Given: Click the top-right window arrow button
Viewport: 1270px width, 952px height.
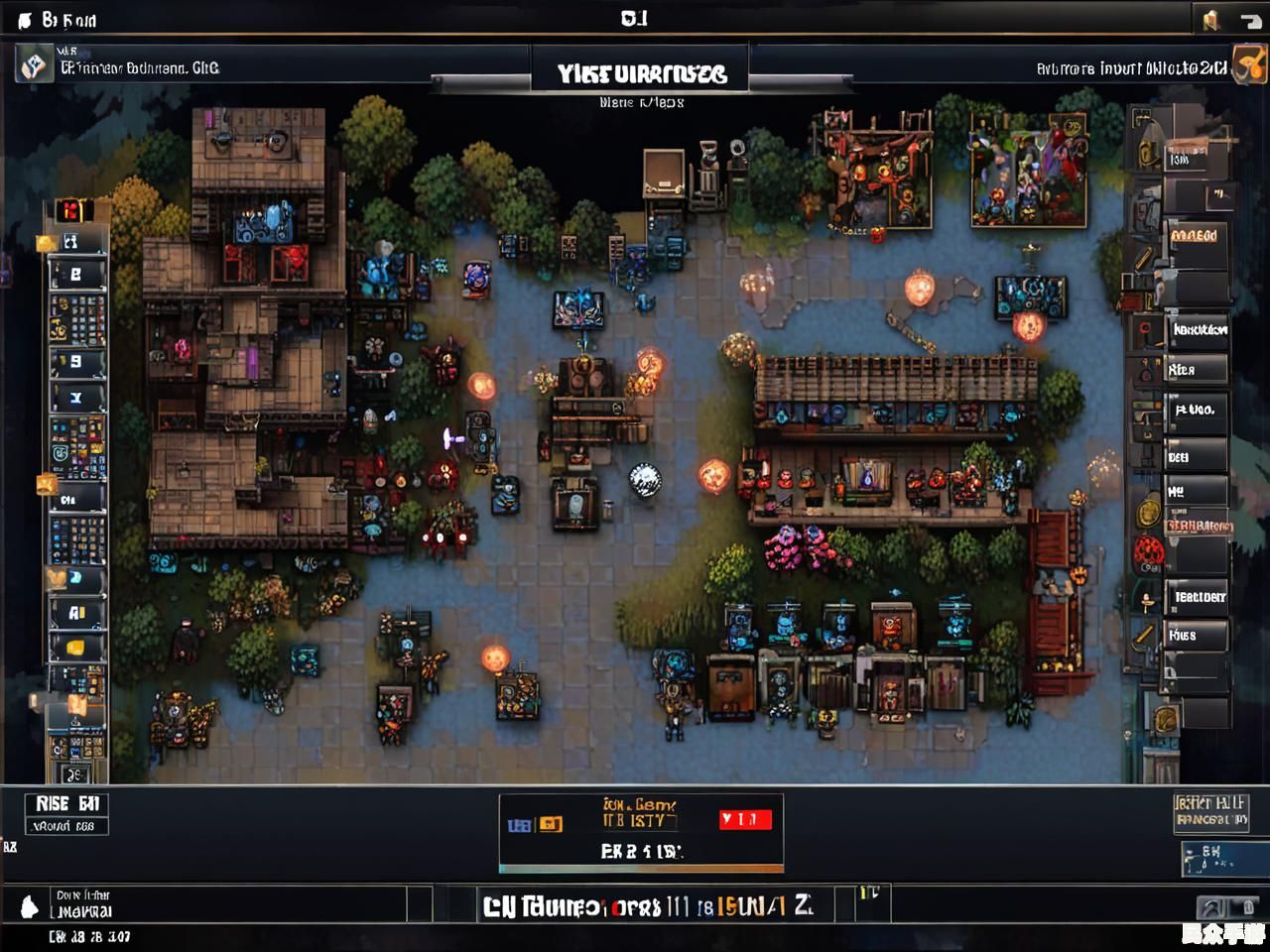Looking at the screenshot, I should tap(1249, 20).
